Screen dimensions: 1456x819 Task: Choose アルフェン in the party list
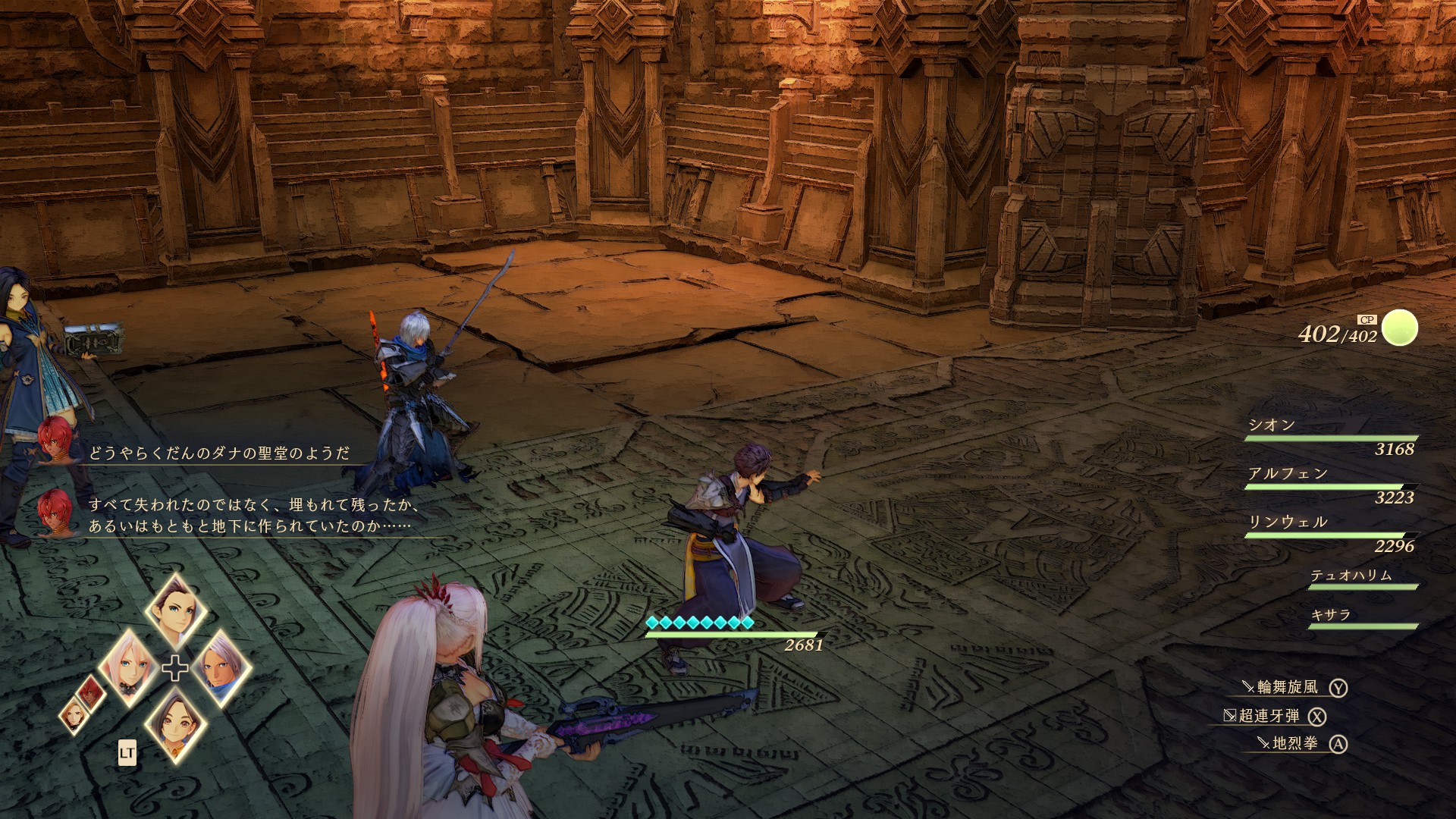click(1332, 485)
